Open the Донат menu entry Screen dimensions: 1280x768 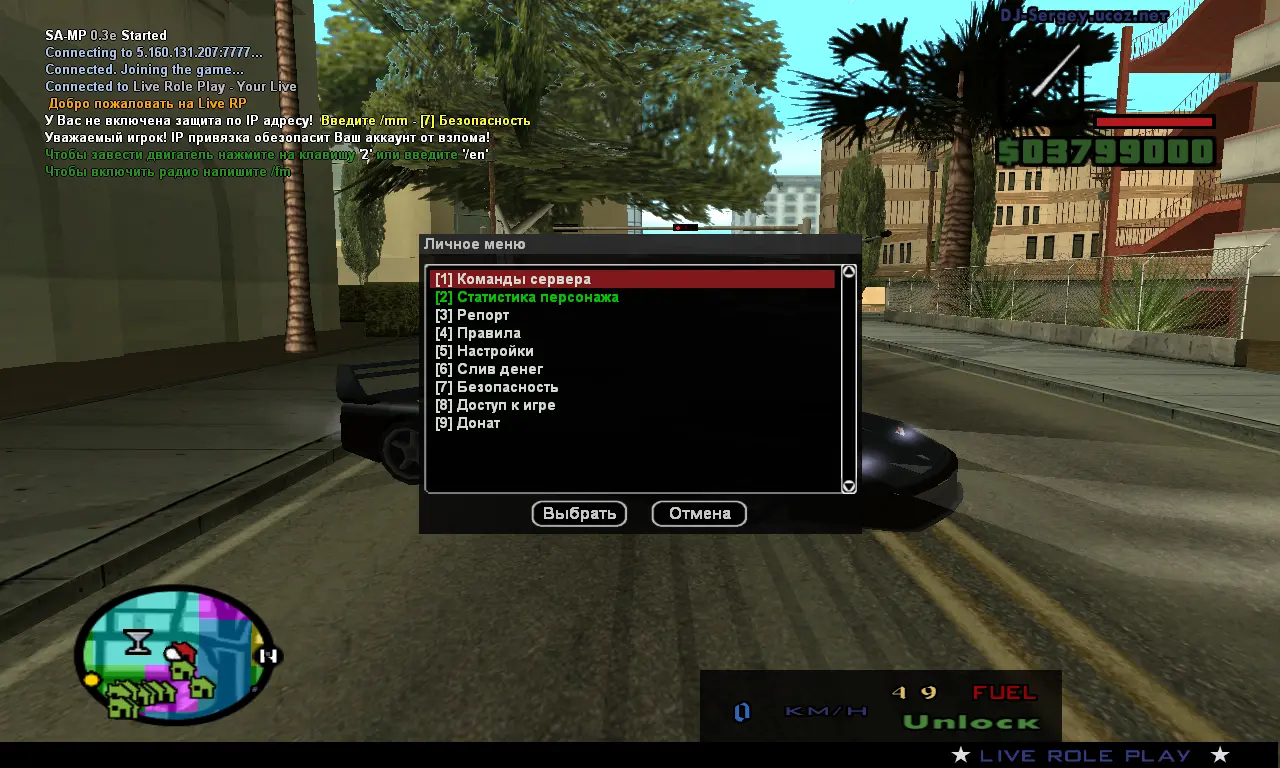point(468,423)
